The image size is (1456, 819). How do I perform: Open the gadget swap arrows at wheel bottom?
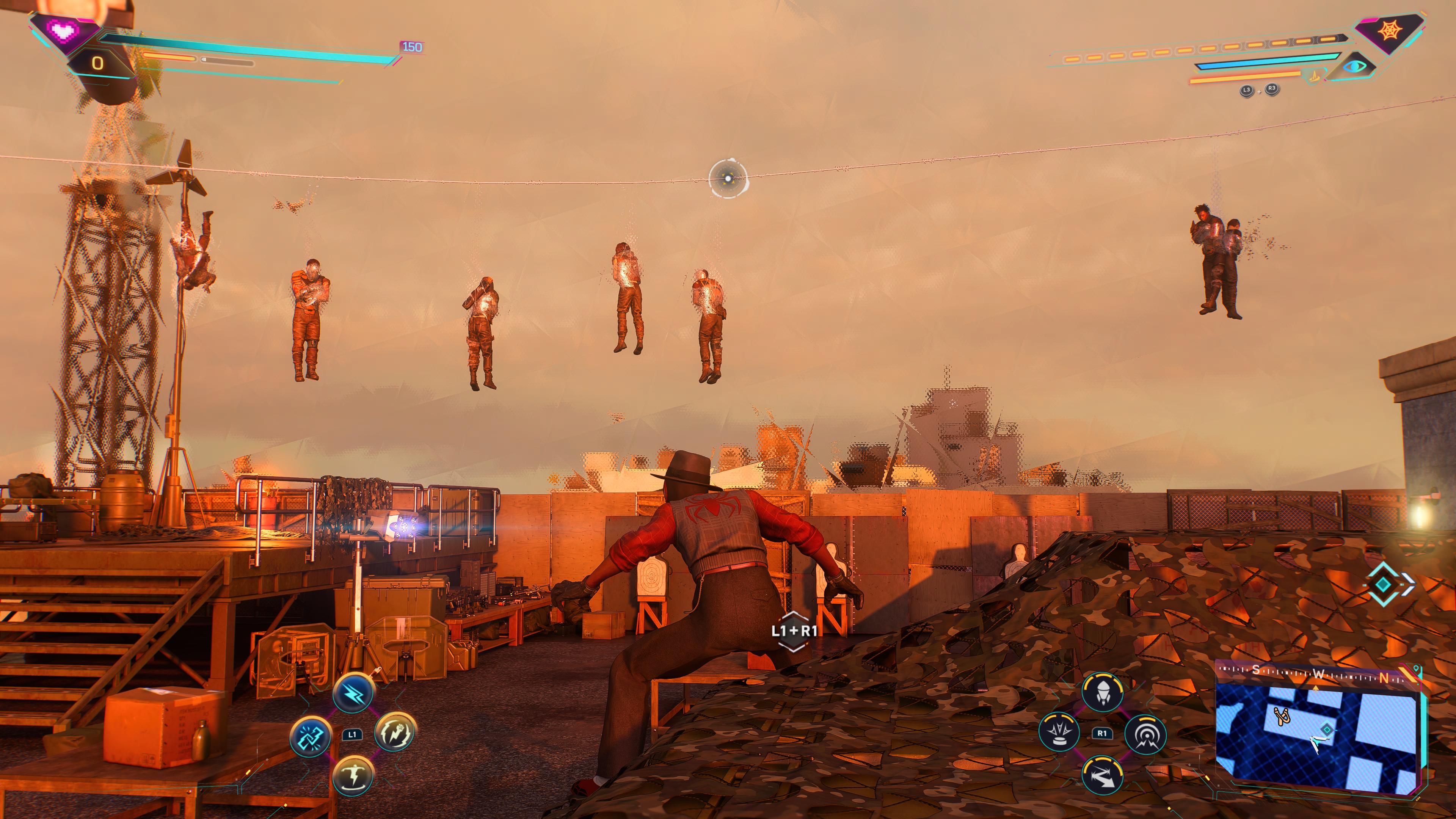(1103, 776)
